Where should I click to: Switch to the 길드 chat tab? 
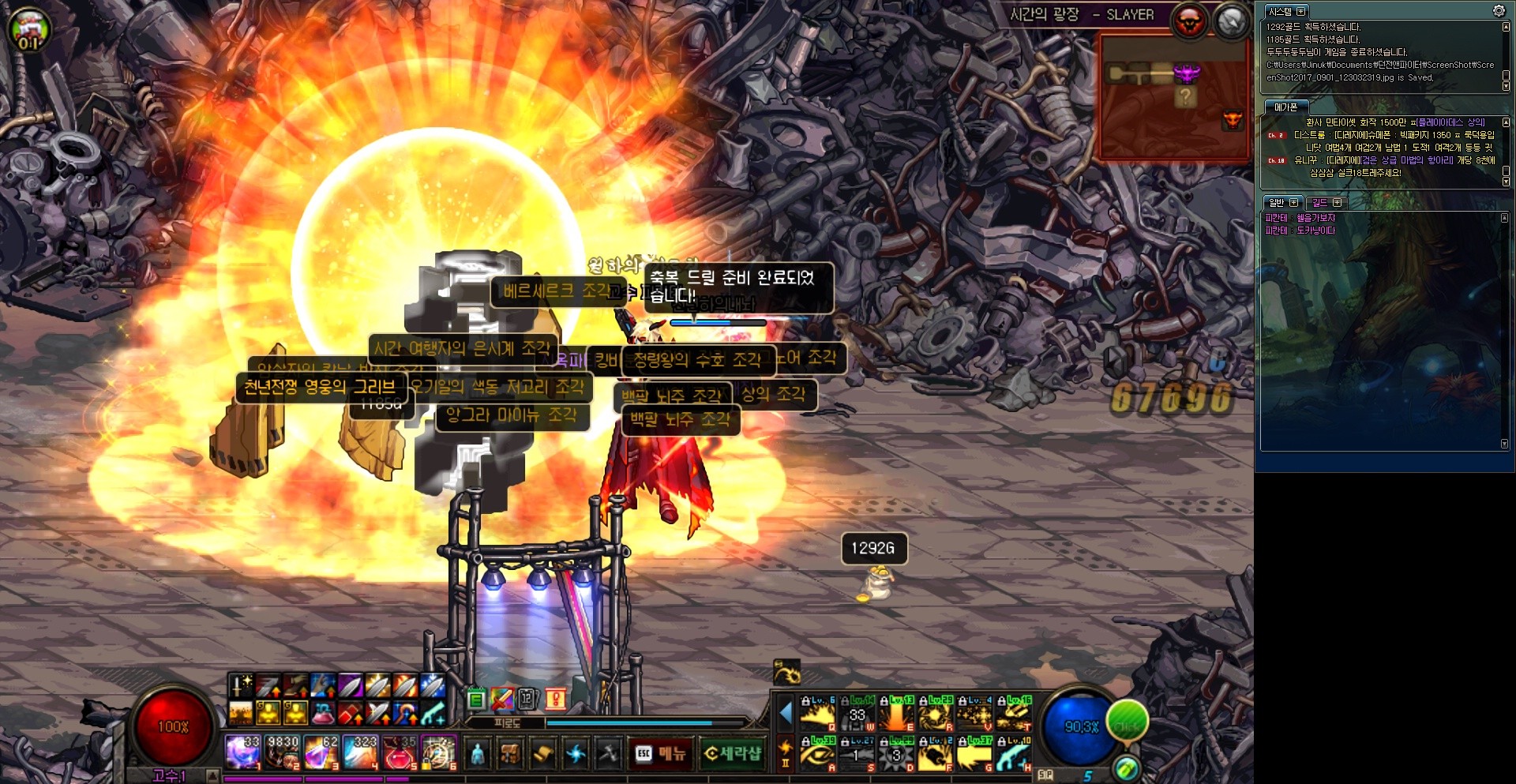click(x=1325, y=203)
